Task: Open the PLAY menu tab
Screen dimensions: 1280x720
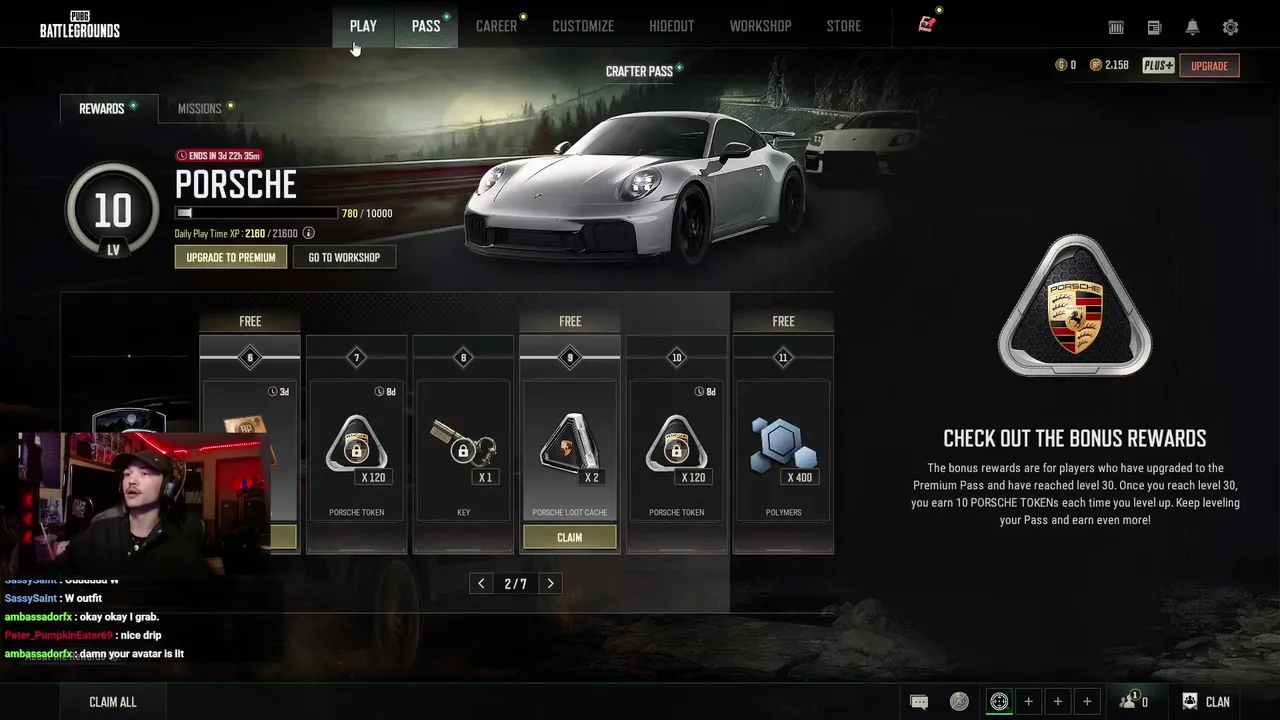Action: pyautogui.click(x=363, y=26)
